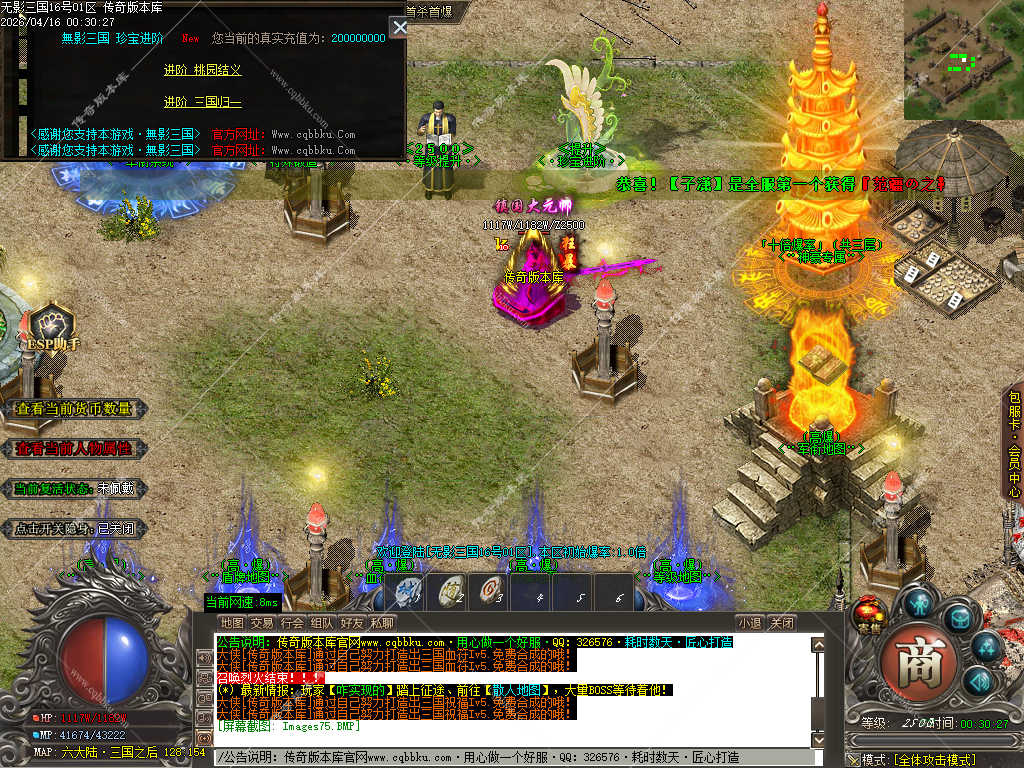Image resolution: width=1024 pixels, height=768 pixels.
Task: Open the 包服卡·会员中心 side tab
Action: (x=1014, y=444)
